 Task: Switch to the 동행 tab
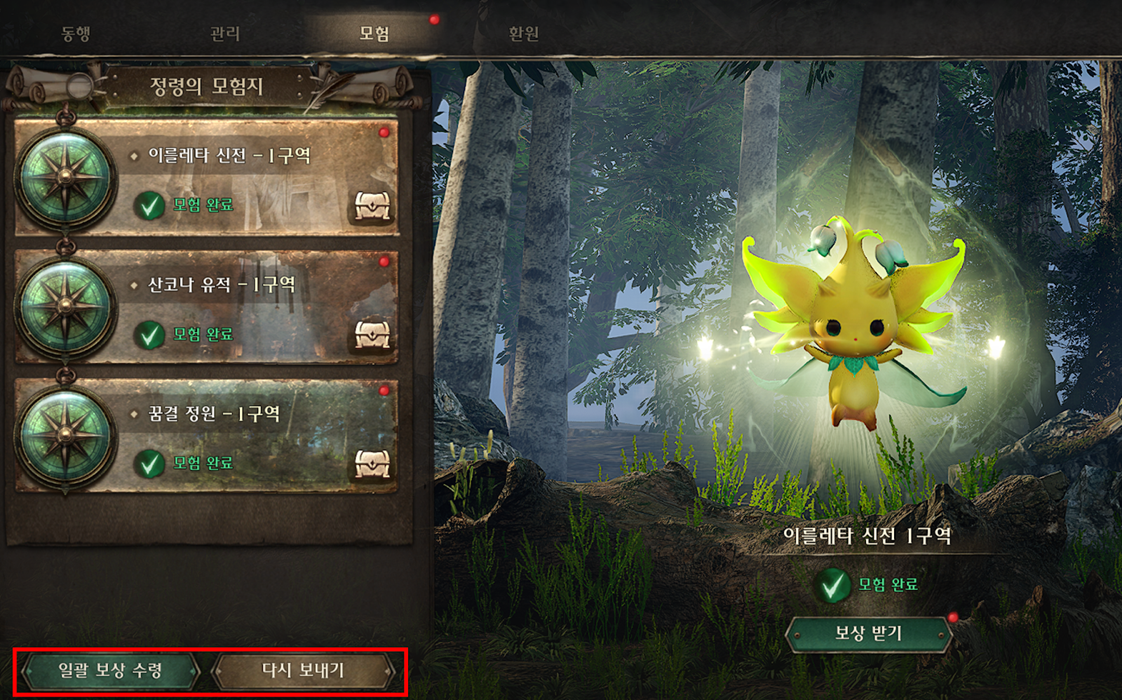point(76,33)
